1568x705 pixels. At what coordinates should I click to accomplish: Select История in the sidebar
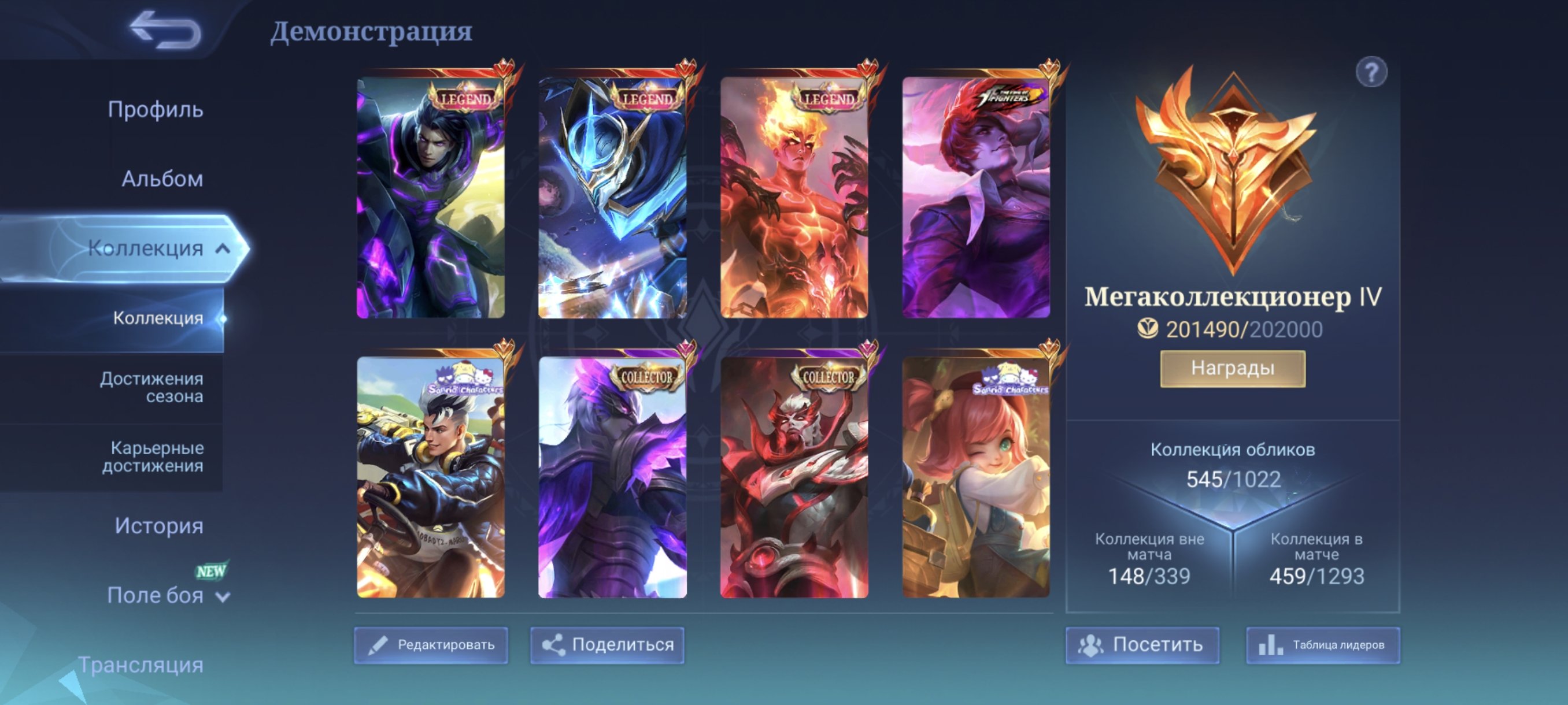(160, 525)
